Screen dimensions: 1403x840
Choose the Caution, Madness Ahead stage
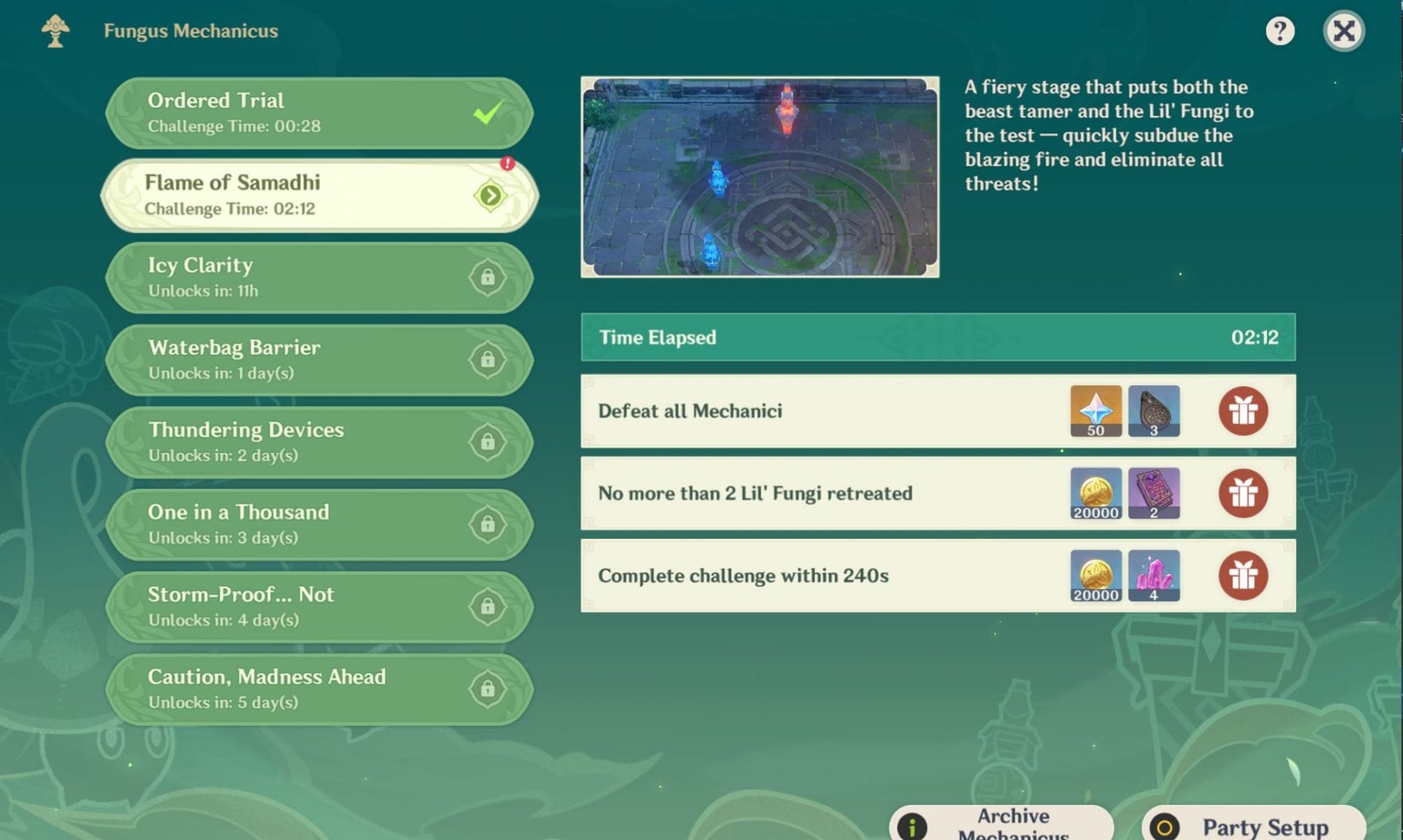(x=319, y=689)
